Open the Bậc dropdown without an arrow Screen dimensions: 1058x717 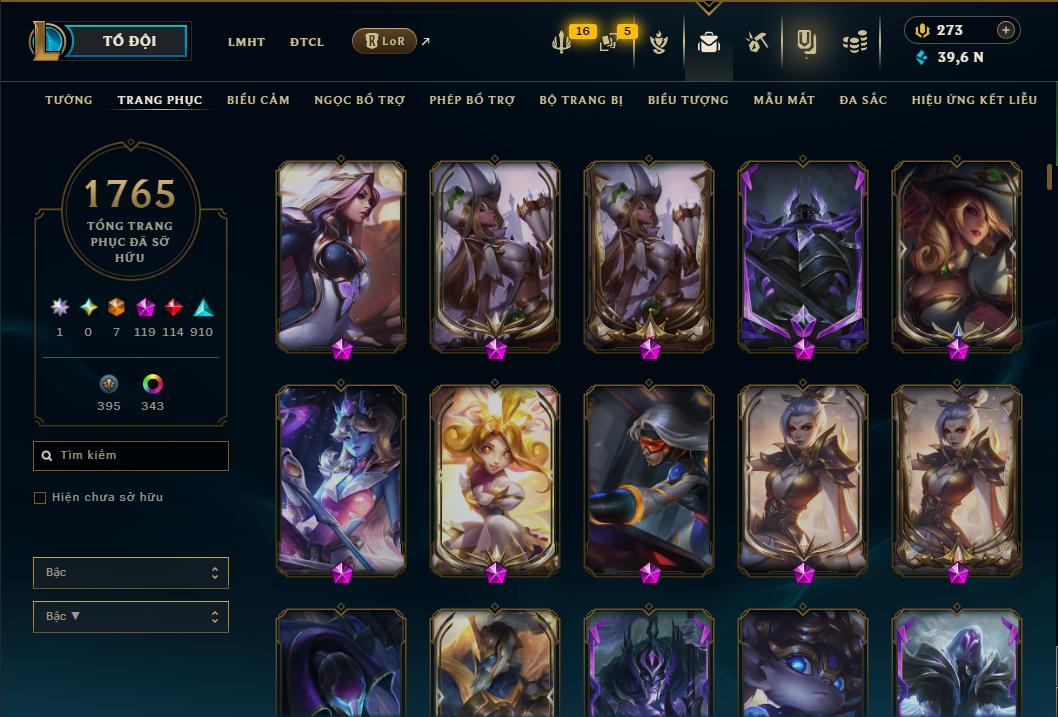click(131, 573)
